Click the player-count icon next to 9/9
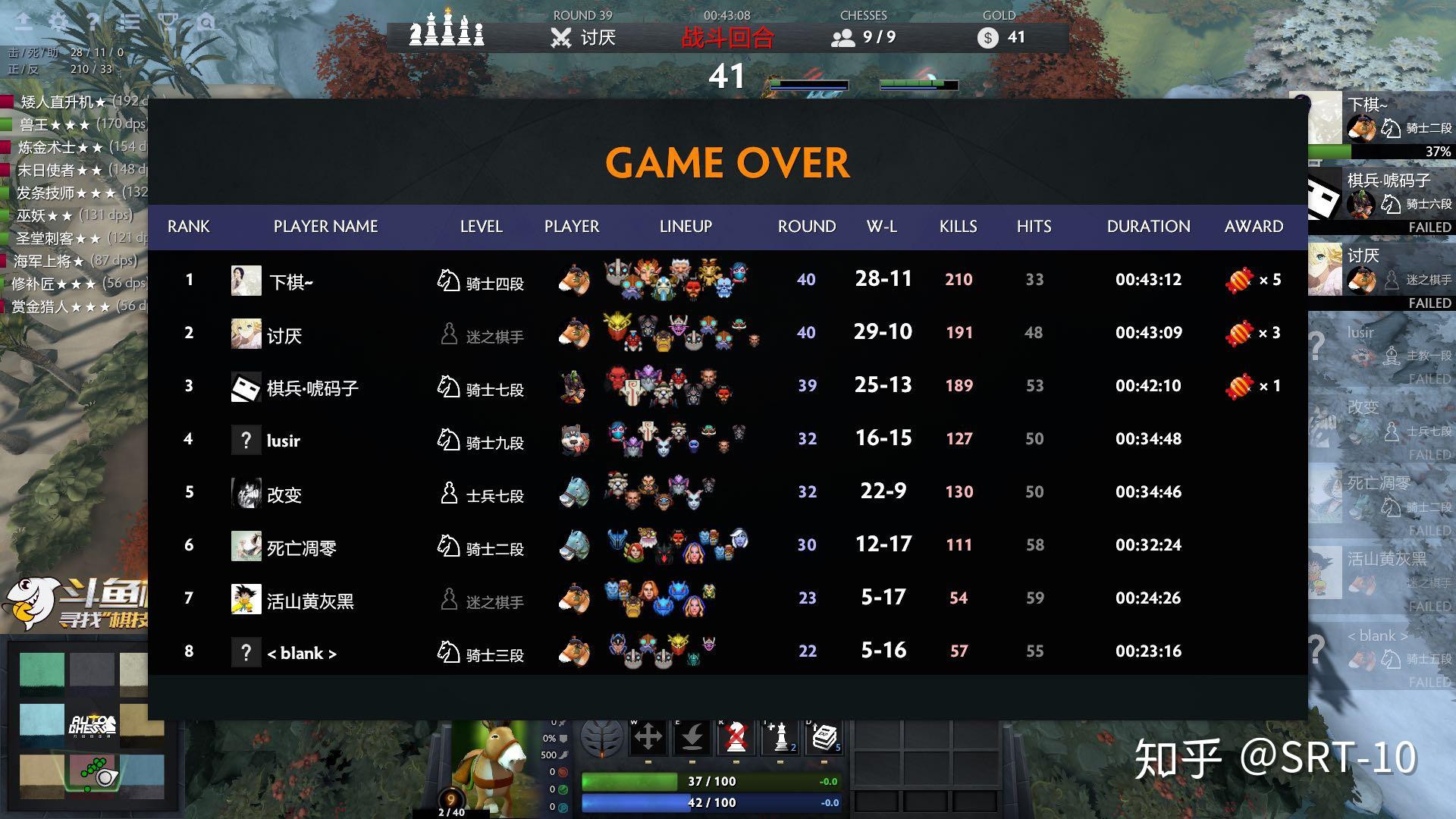Viewport: 1456px width, 819px height. click(842, 36)
